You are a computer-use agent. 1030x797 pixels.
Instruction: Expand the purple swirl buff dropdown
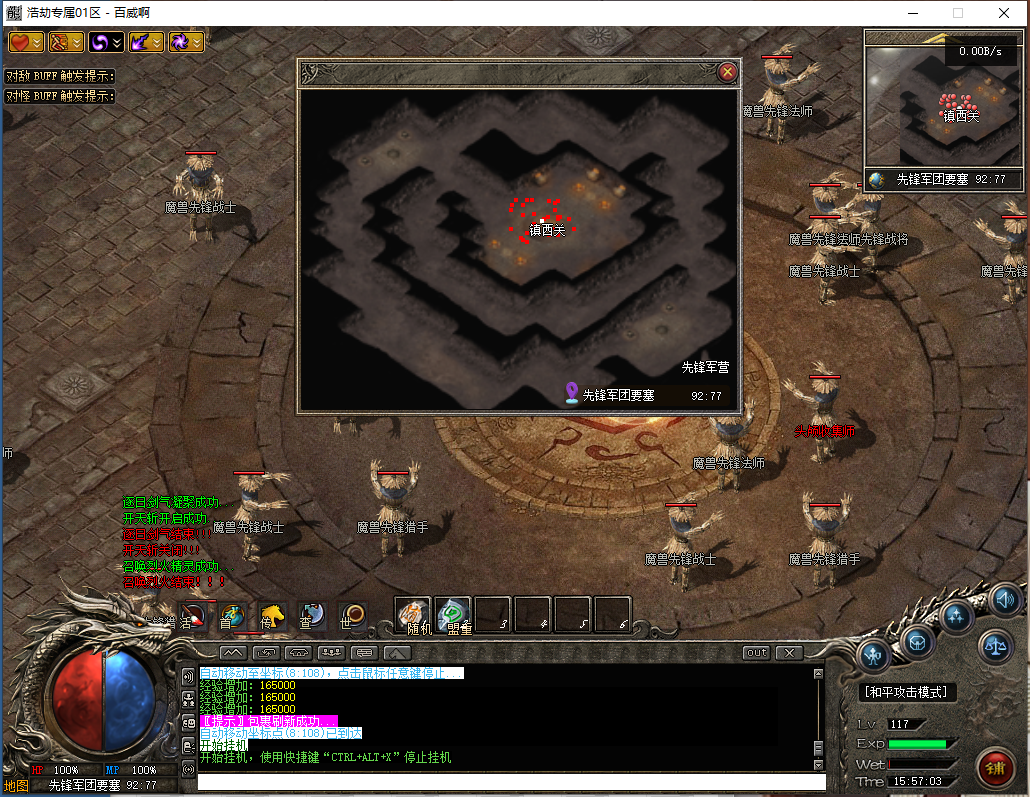coord(106,42)
